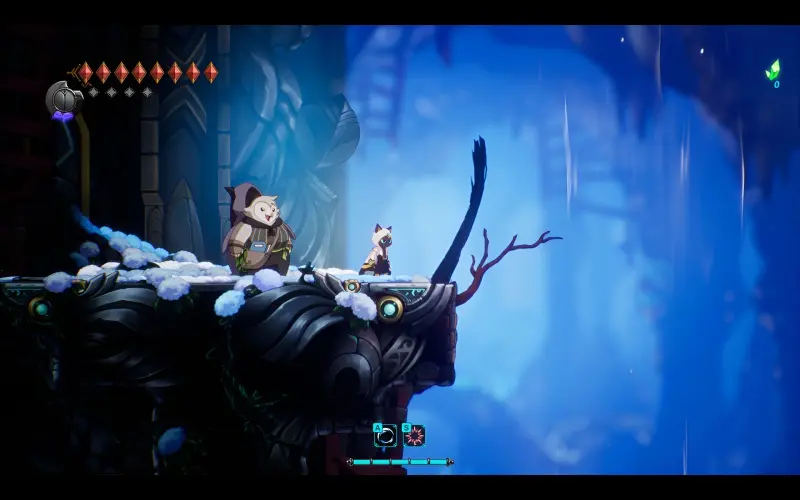Click the green crystal shard currency icon

pyautogui.click(x=773, y=70)
